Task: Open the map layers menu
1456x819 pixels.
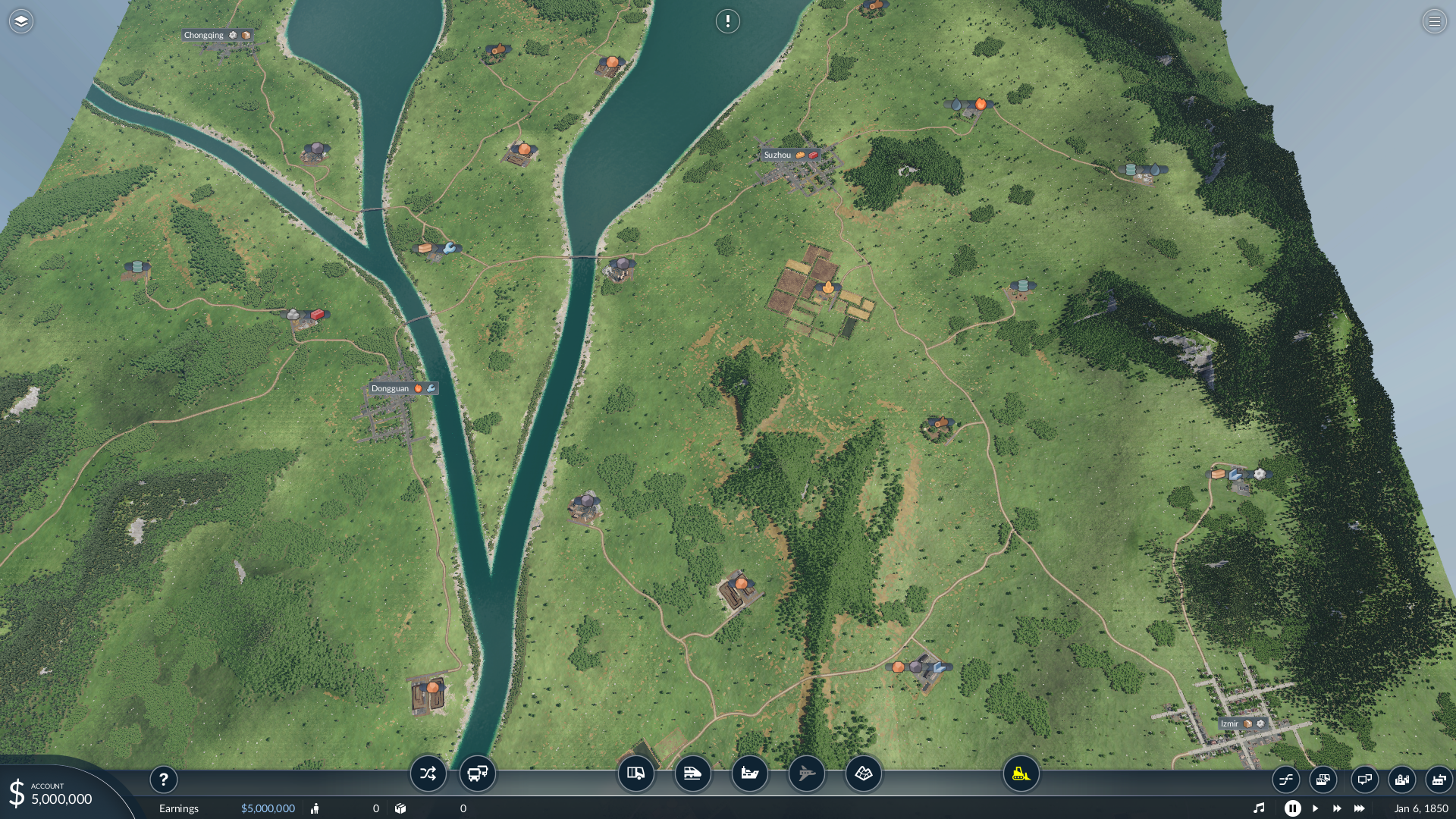Action: point(21,21)
